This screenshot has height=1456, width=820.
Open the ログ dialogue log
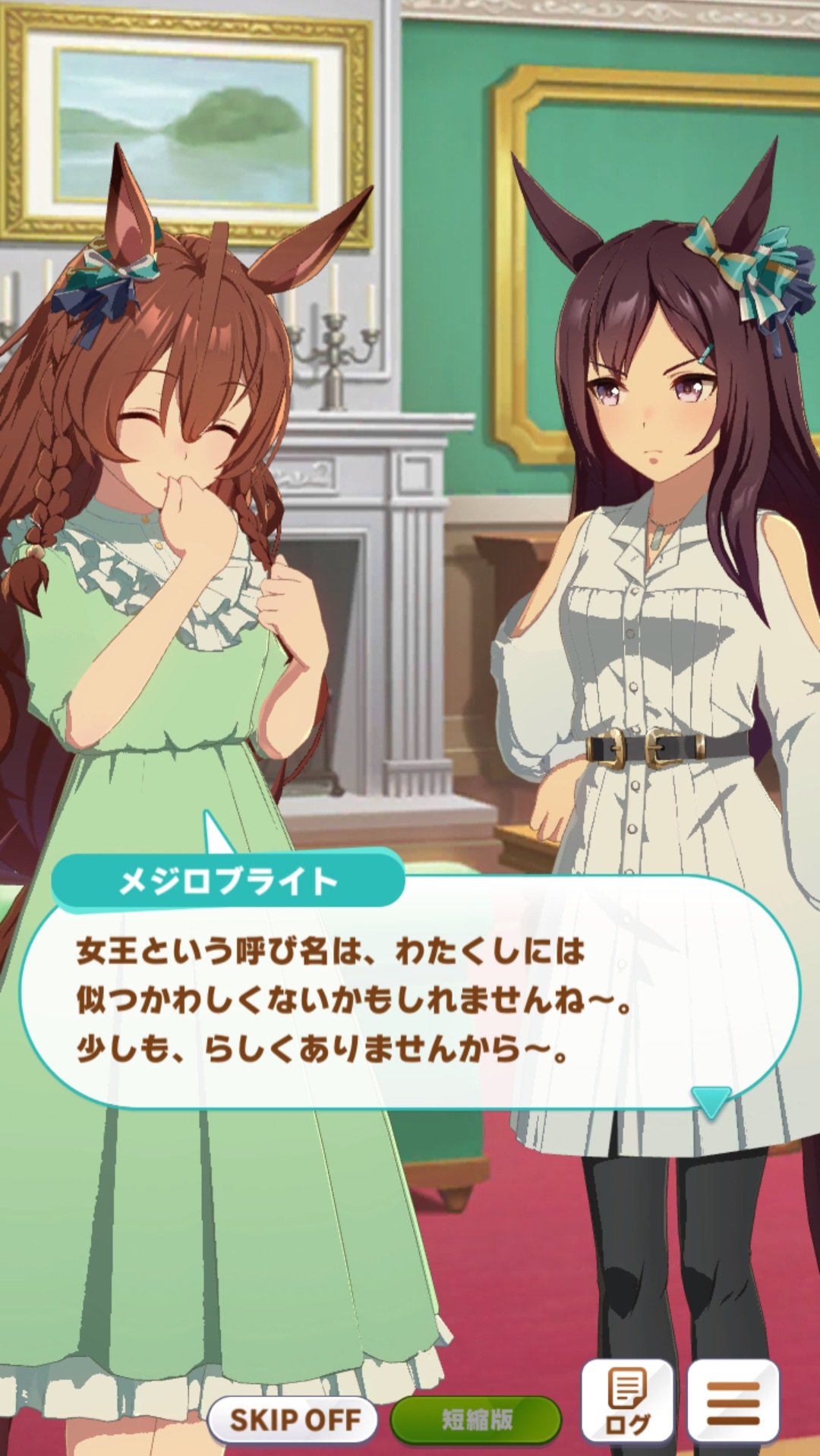point(626,1402)
